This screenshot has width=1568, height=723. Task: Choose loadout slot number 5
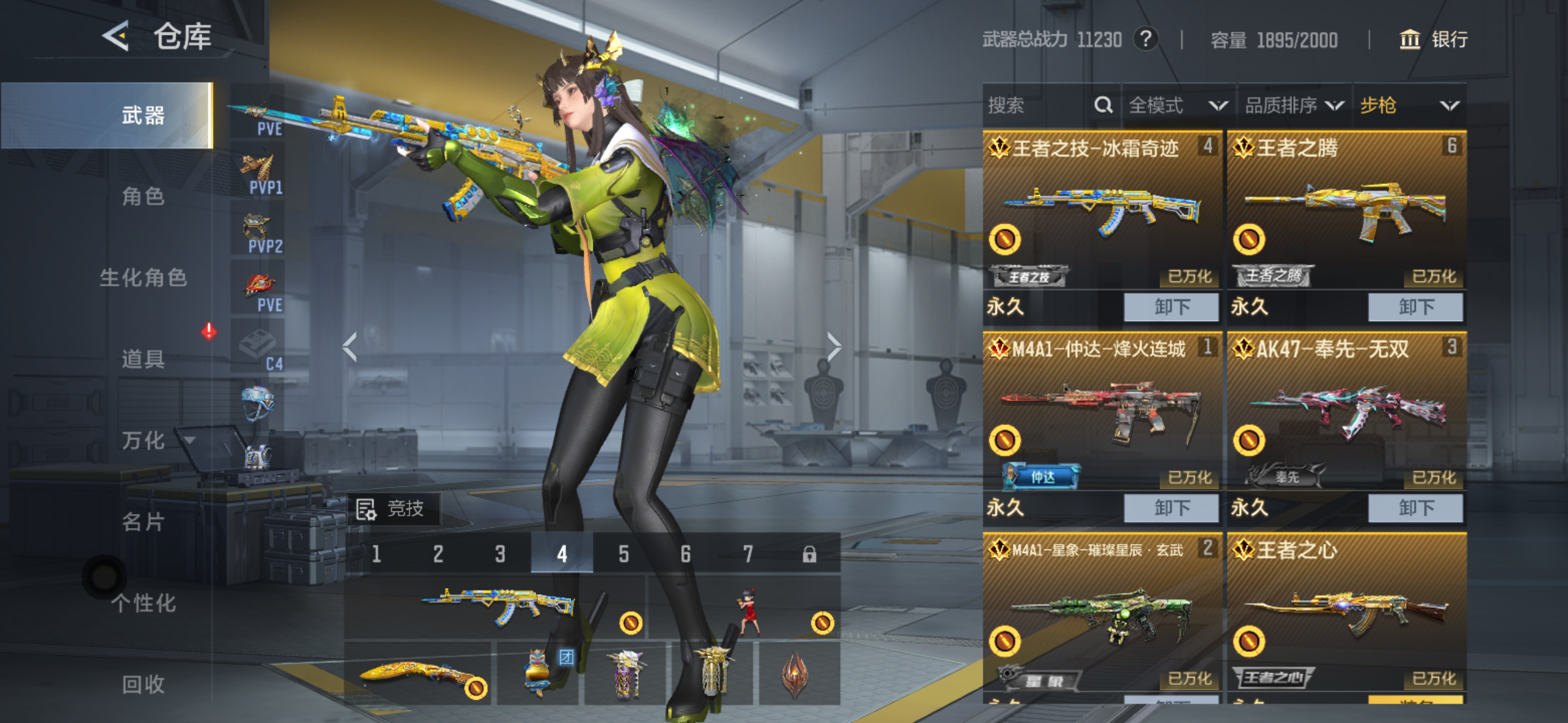[x=623, y=554]
